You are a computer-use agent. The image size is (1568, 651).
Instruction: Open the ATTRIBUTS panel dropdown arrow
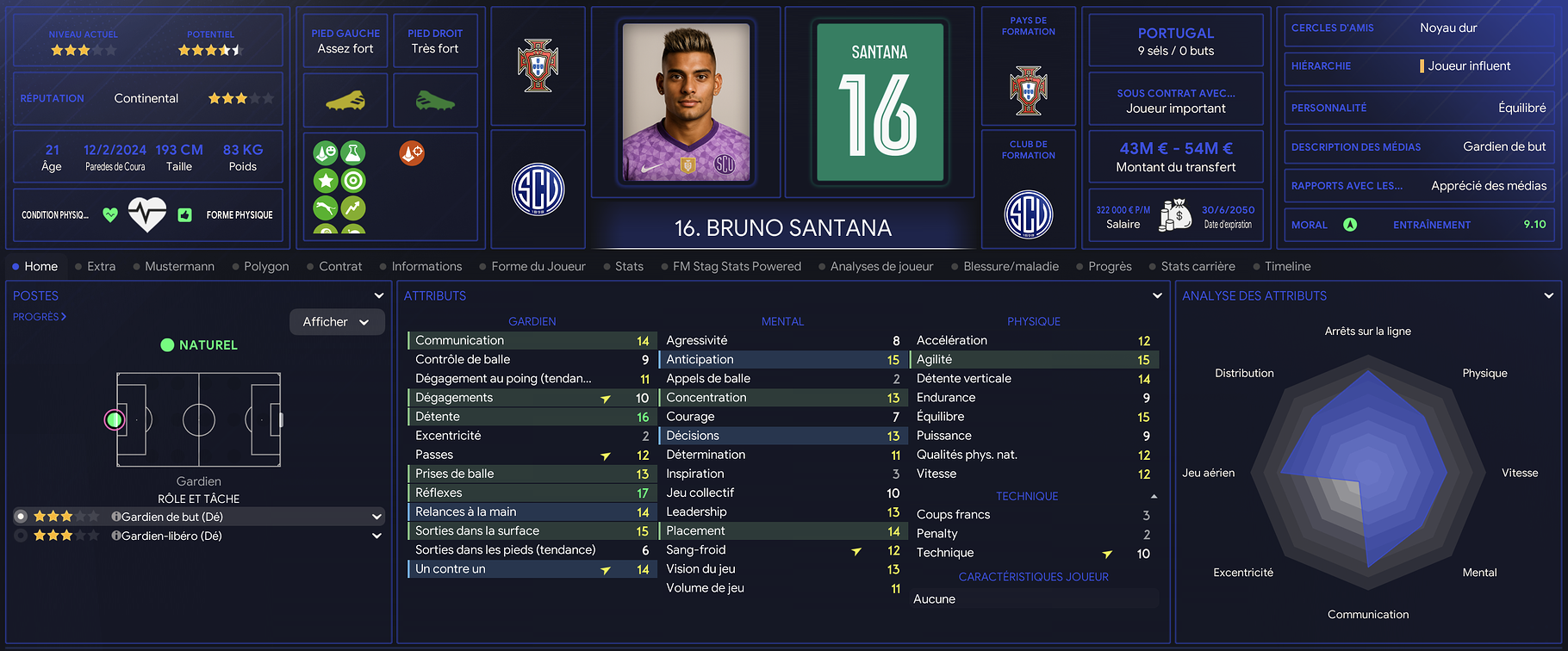coord(1157,295)
